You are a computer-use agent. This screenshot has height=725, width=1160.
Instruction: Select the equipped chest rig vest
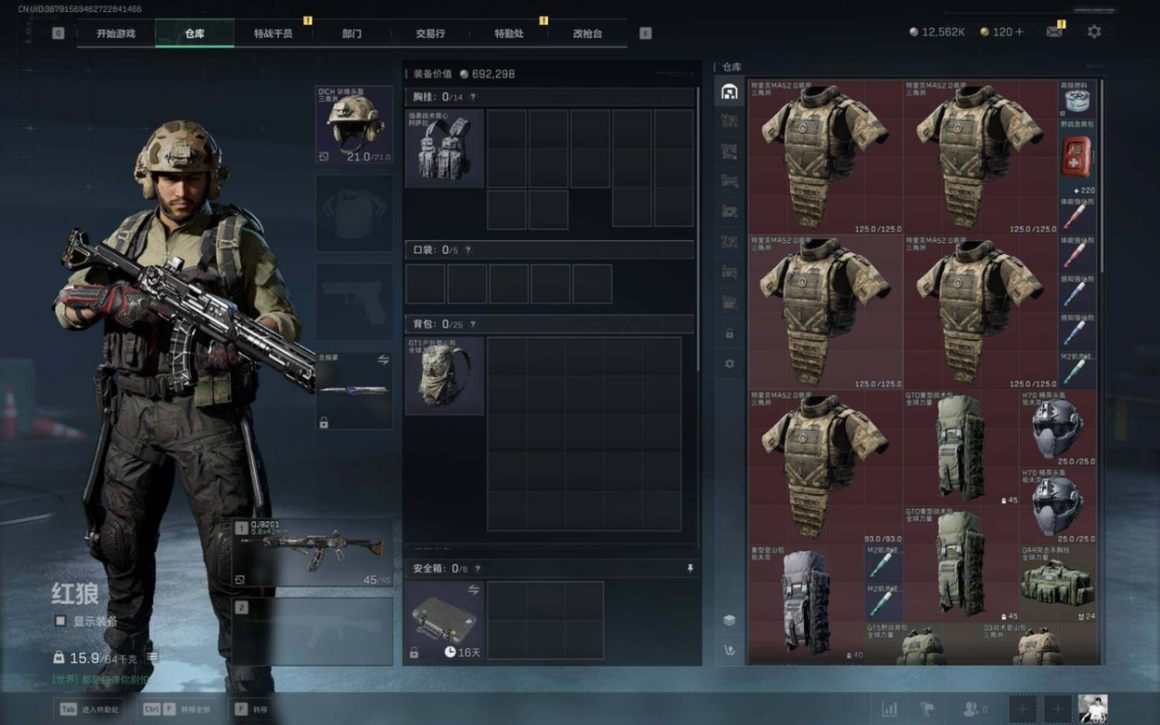[444, 148]
